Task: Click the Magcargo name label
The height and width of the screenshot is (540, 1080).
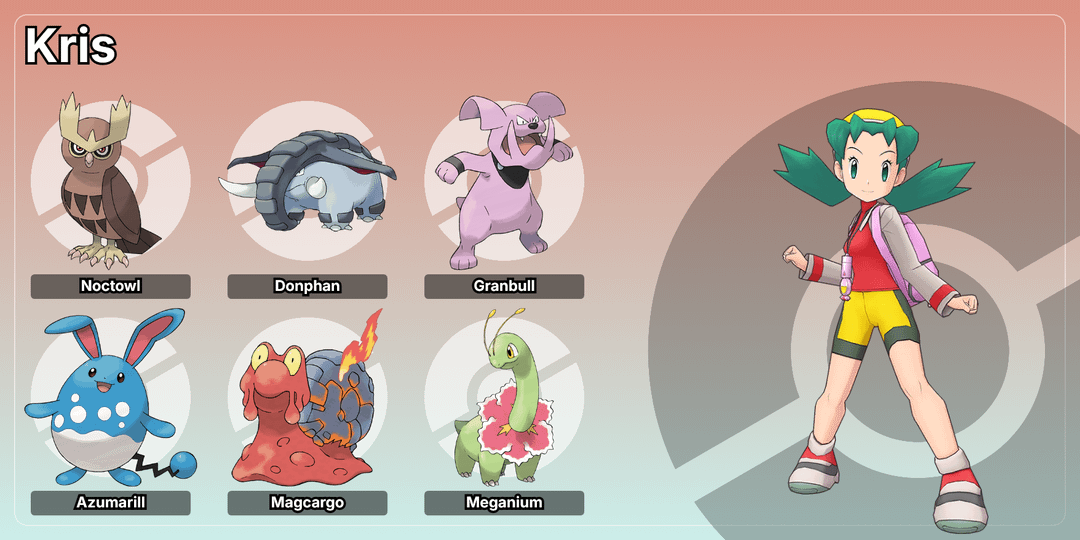Action: tap(307, 502)
